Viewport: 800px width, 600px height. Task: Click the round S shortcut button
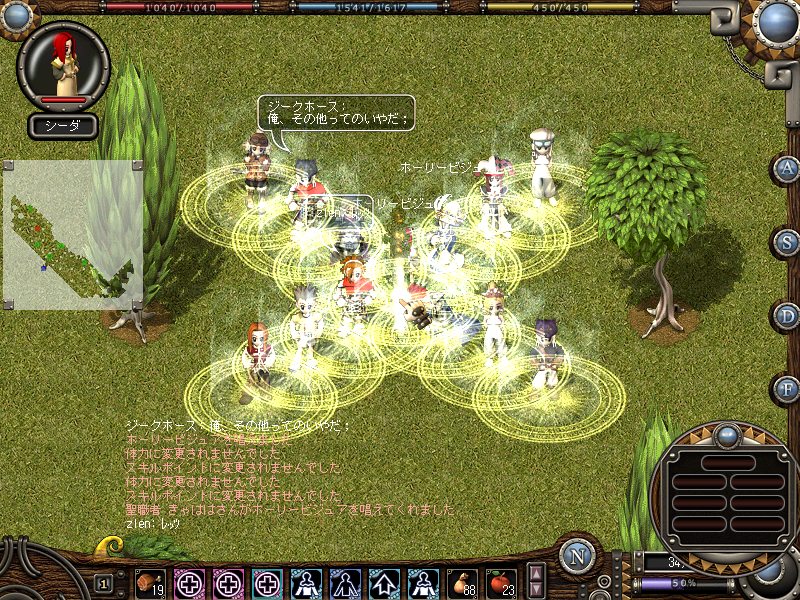787,241
